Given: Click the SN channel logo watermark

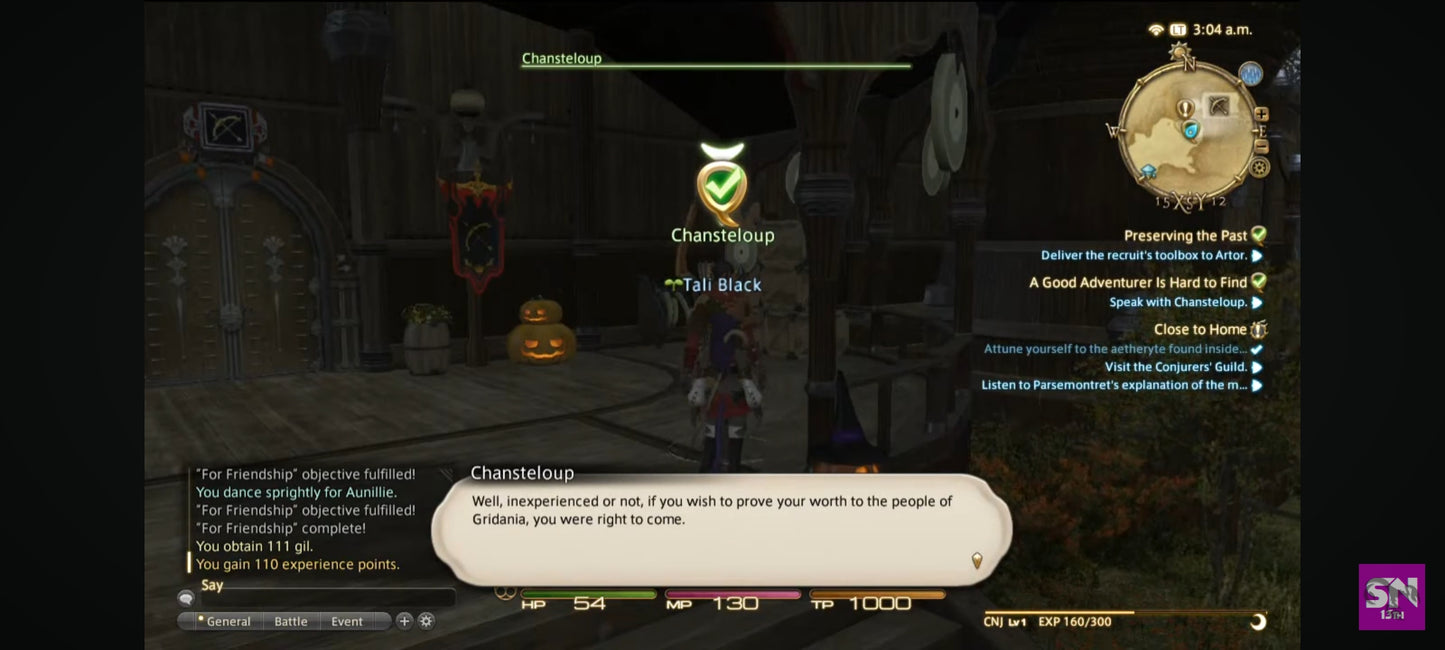Looking at the screenshot, I should coord(1391,597).
